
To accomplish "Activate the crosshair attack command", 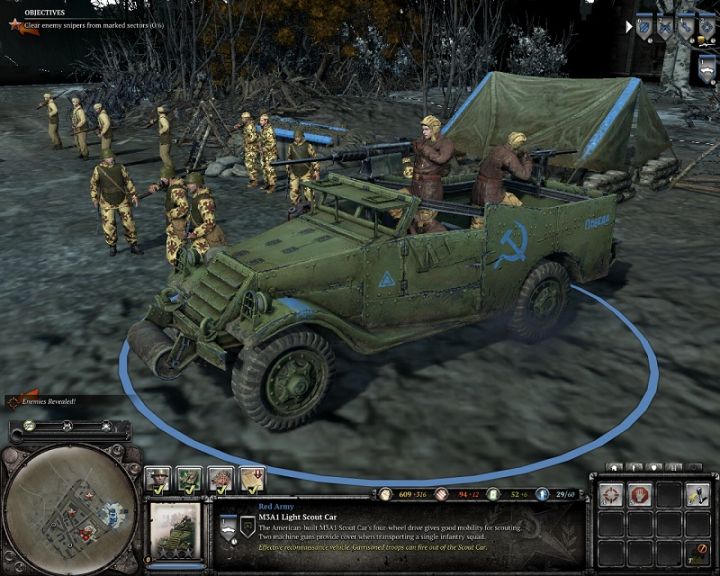I will pyautogui.click(x=609, y=496).
